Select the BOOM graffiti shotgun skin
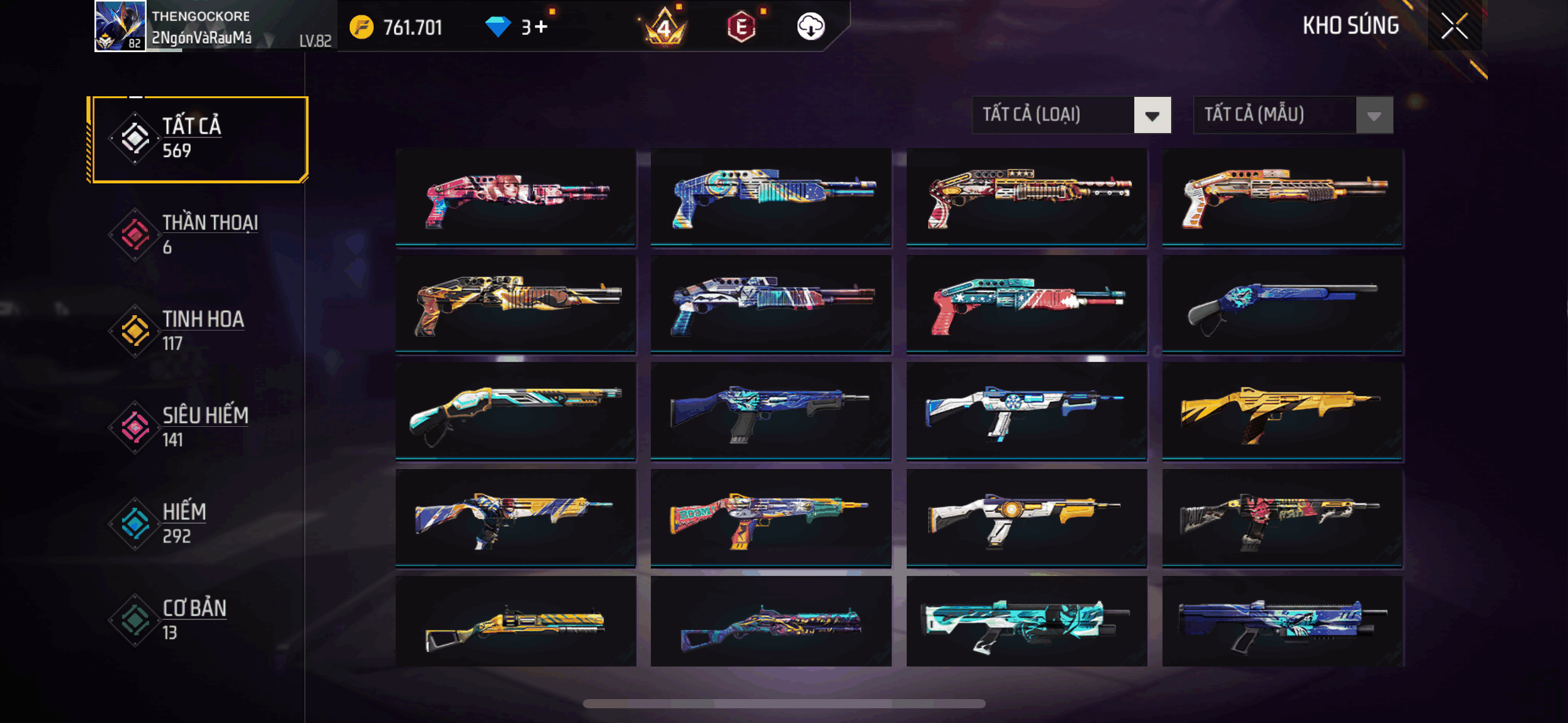1568x723 pixels. coord(771,518)
